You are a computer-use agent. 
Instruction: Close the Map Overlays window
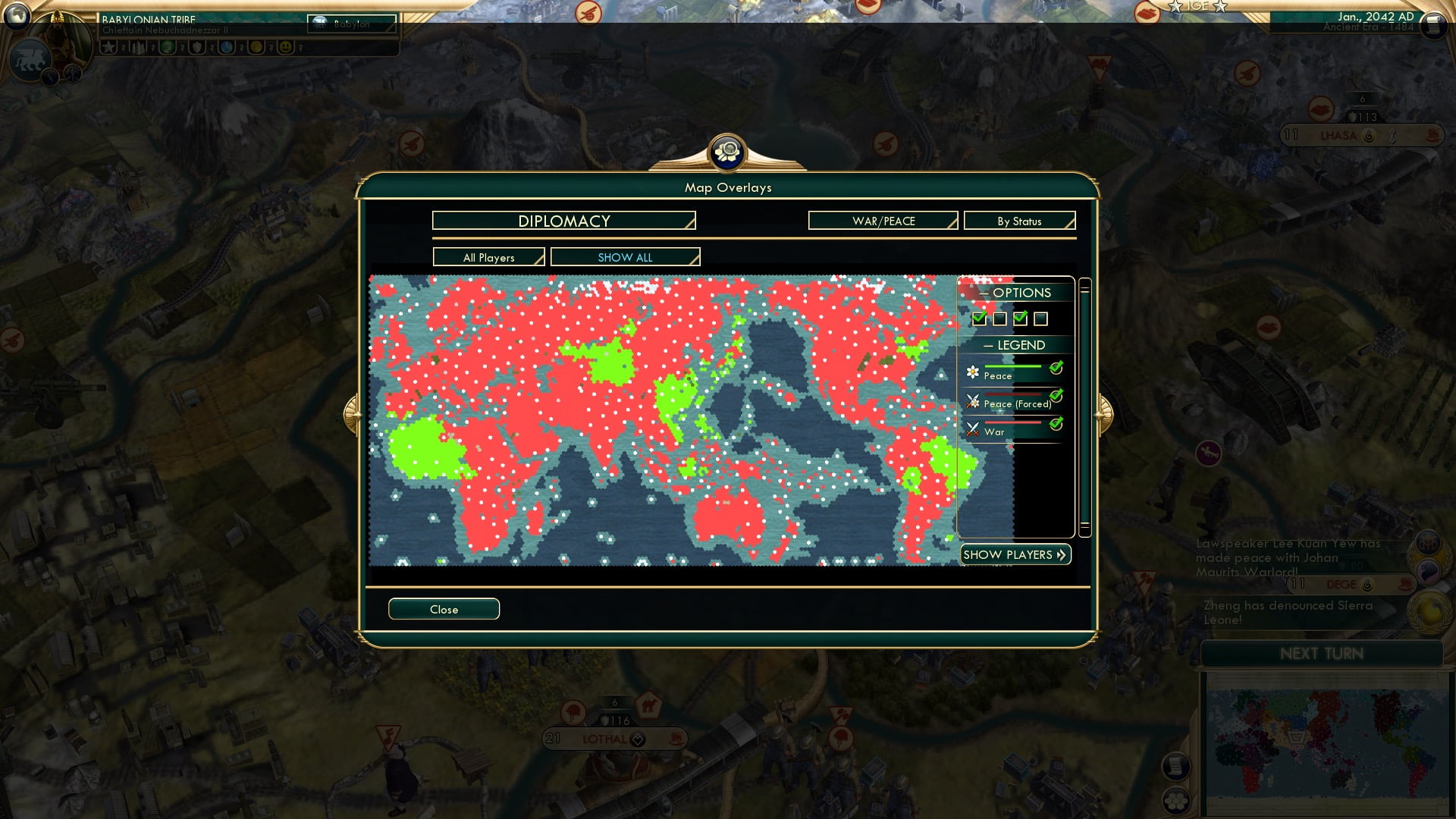coord(444,609)
